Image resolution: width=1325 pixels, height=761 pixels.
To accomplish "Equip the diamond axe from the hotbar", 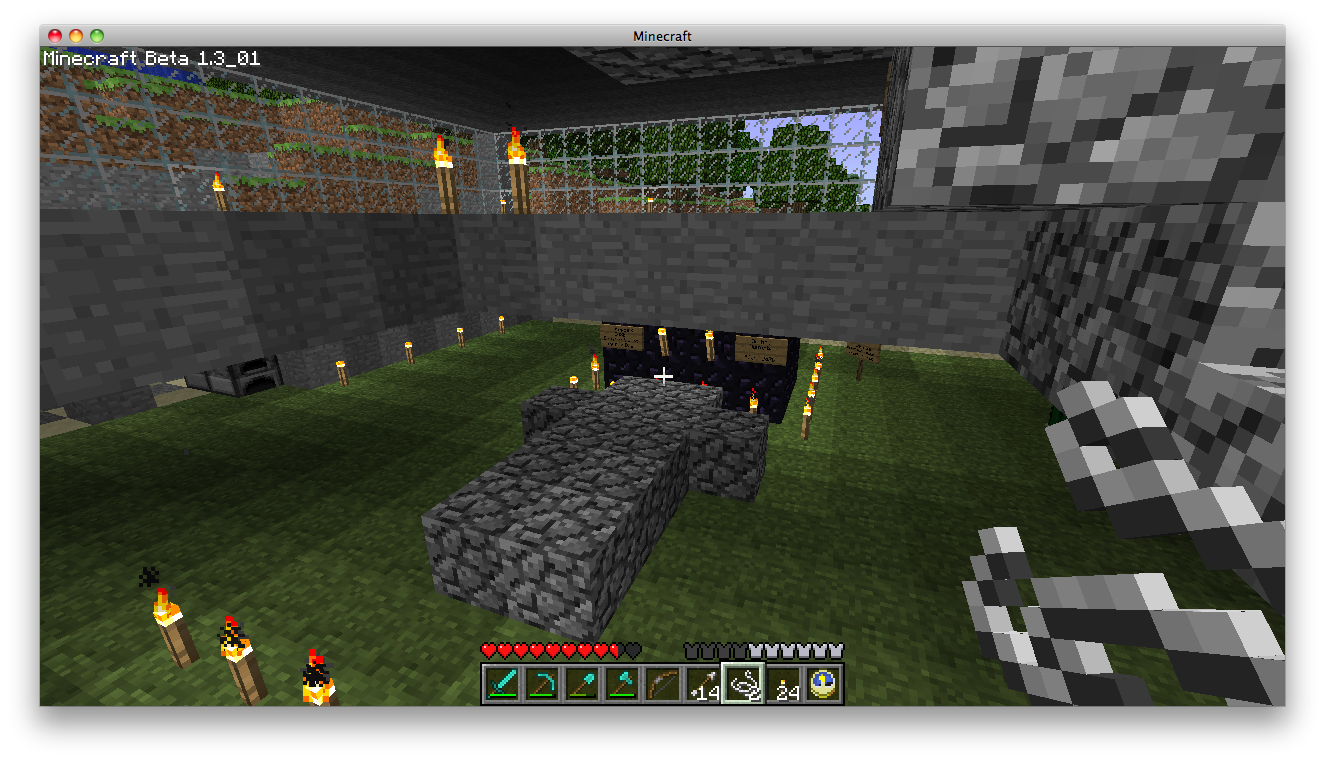I will [x=622, y=685].
